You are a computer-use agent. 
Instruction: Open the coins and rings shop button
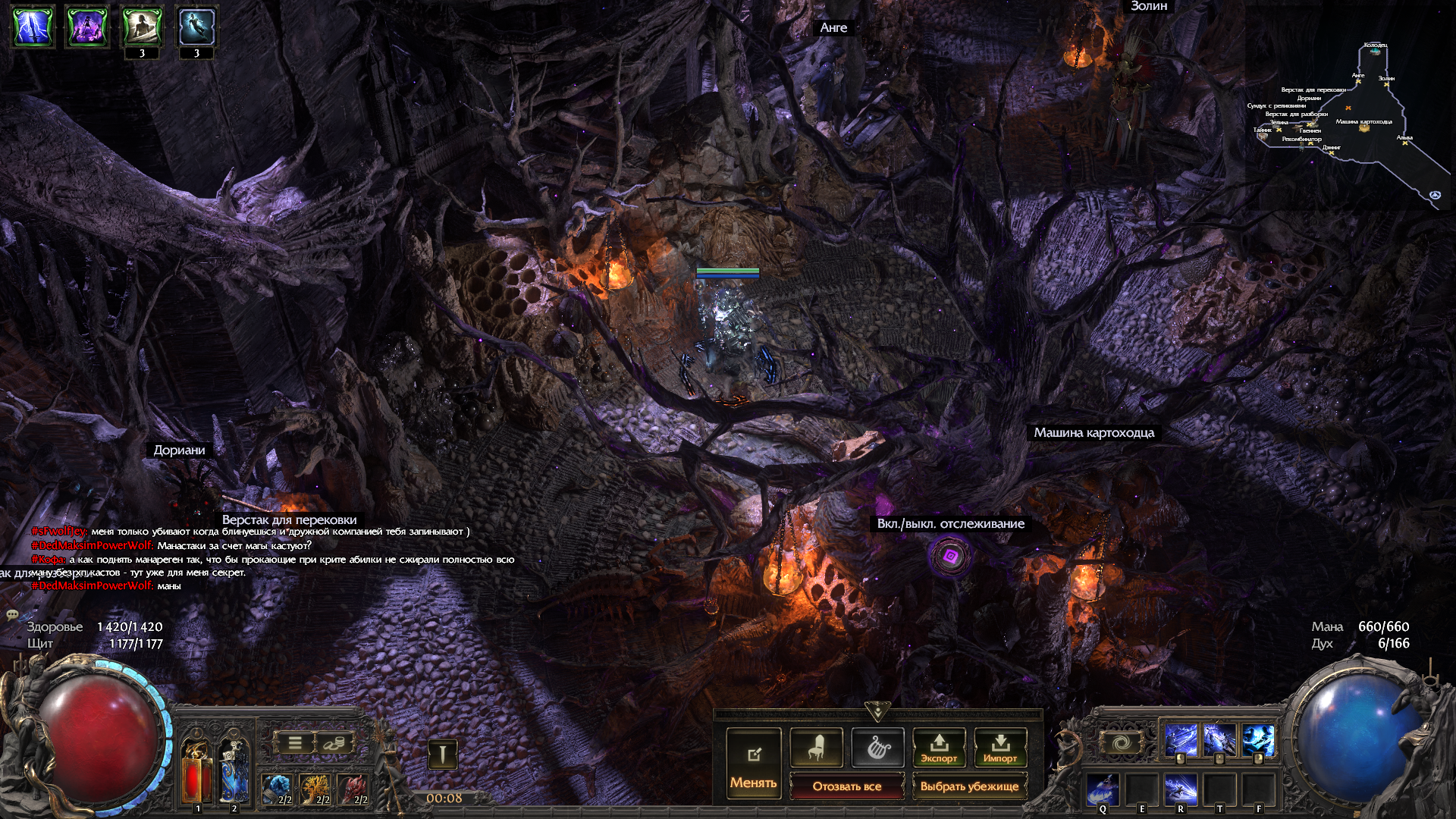coord(331,743)
